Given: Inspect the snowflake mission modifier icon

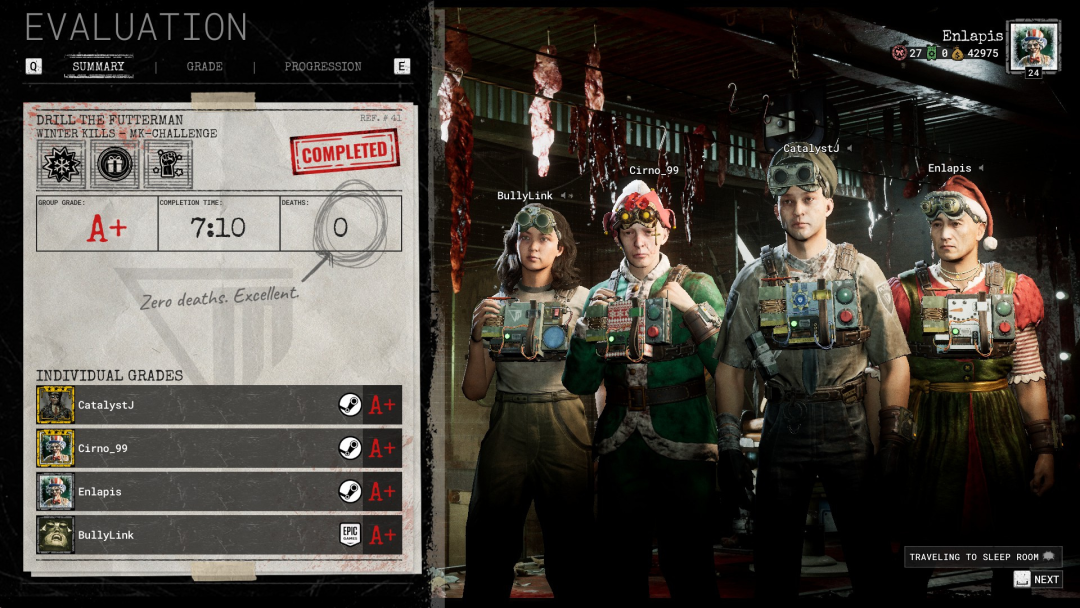Looking at the screenshot, I should point(61,163).
